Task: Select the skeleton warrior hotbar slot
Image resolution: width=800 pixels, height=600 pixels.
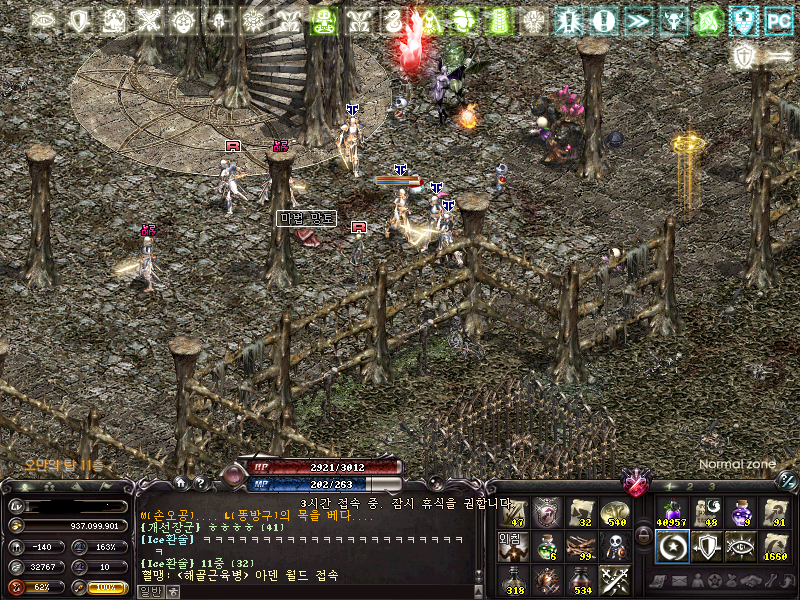Action: coord(615,545)
